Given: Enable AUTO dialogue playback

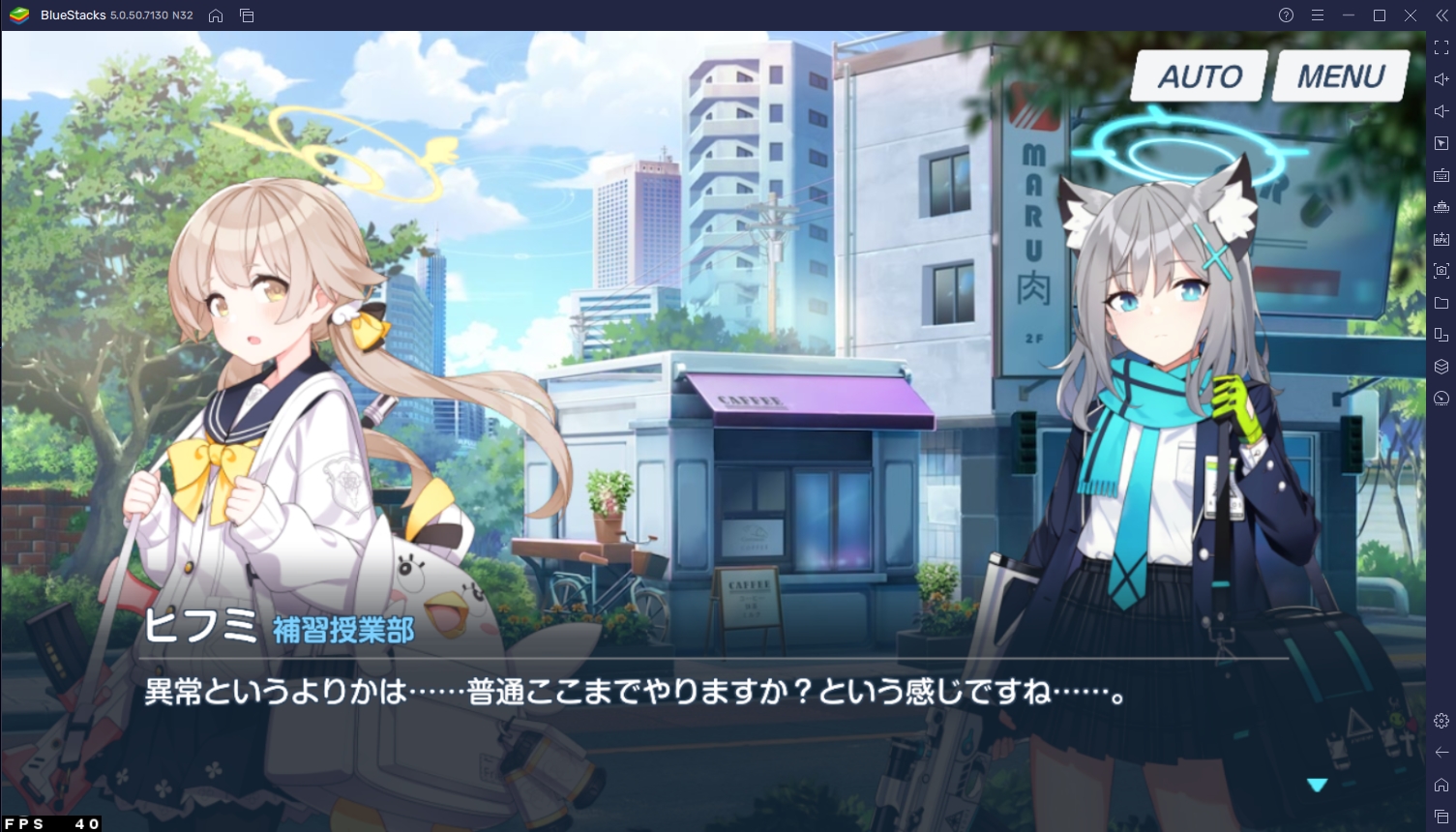Looking at the screenshot, I should (x=1200, y=75).
